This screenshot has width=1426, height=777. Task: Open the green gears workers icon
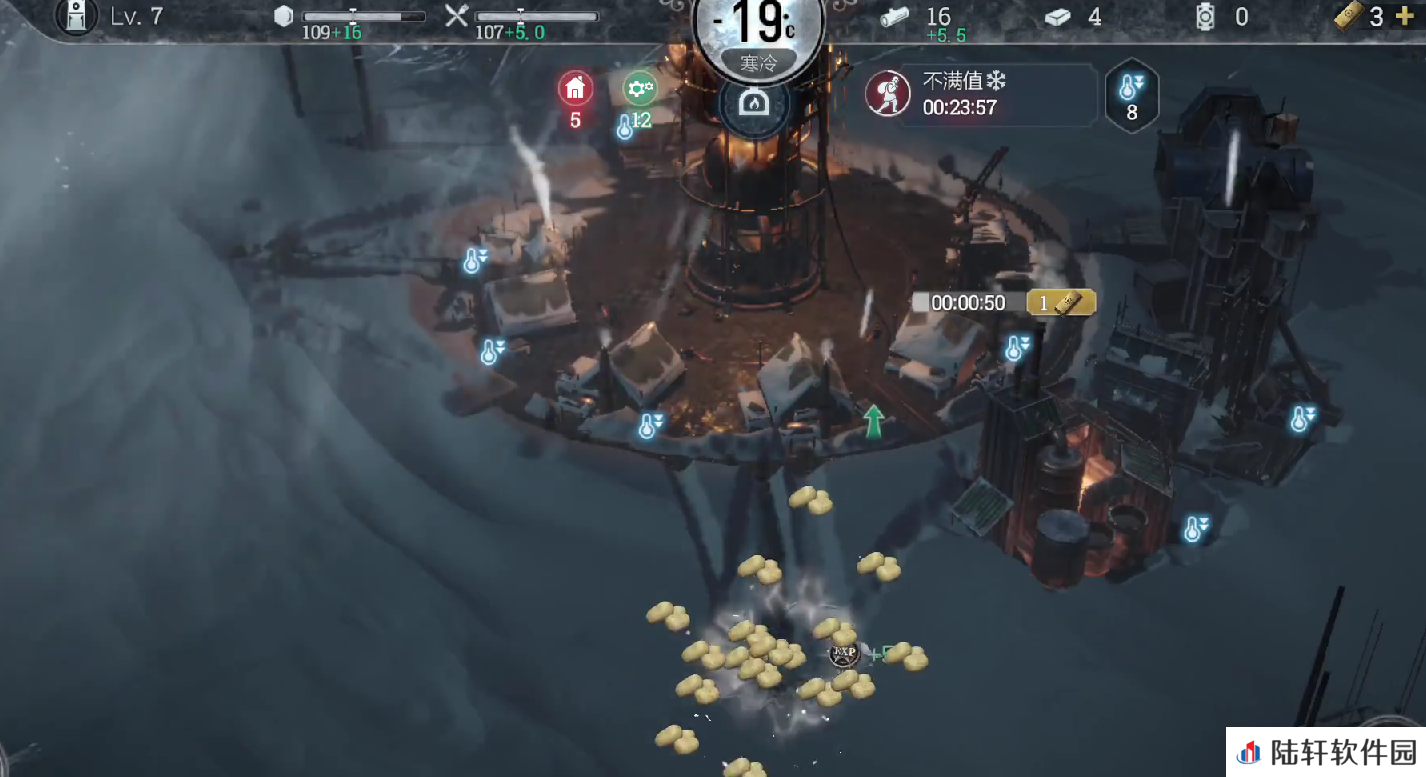pos(640,90)
